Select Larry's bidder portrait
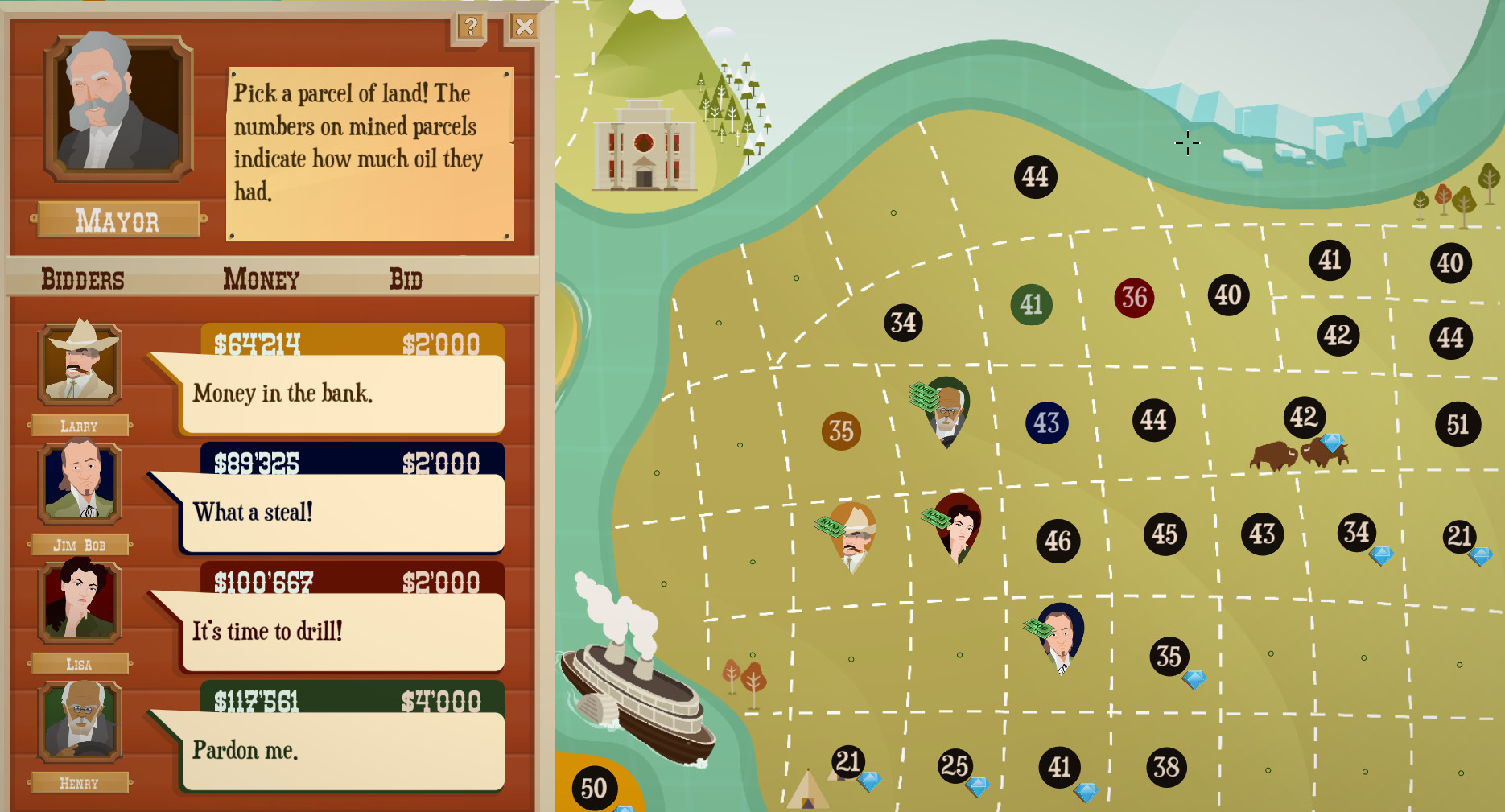The width and height of the screenshot is (1505, 812). click(x=80, y=364)
